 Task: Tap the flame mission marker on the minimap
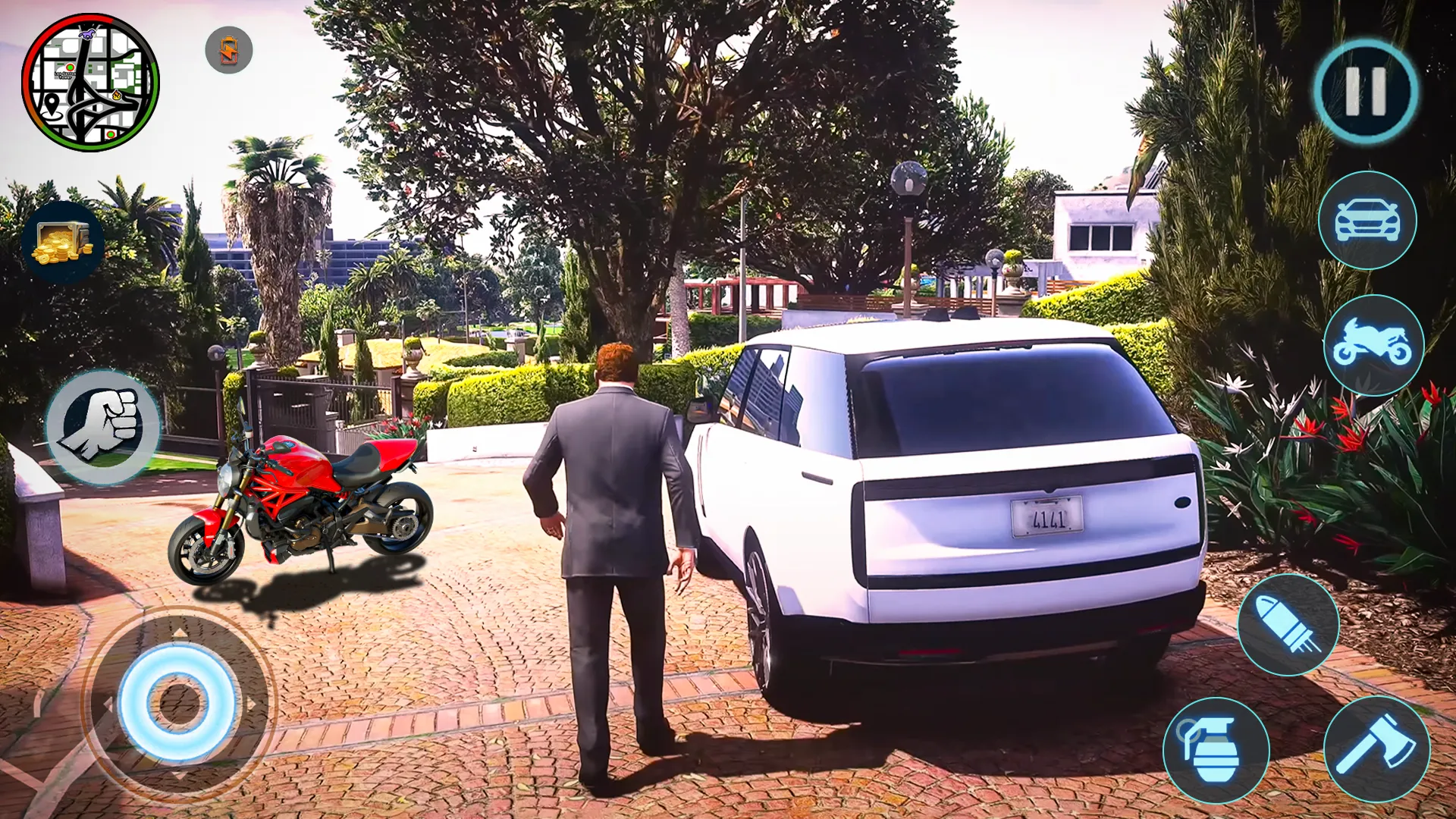pyautogui.click(x=116, y=95)
